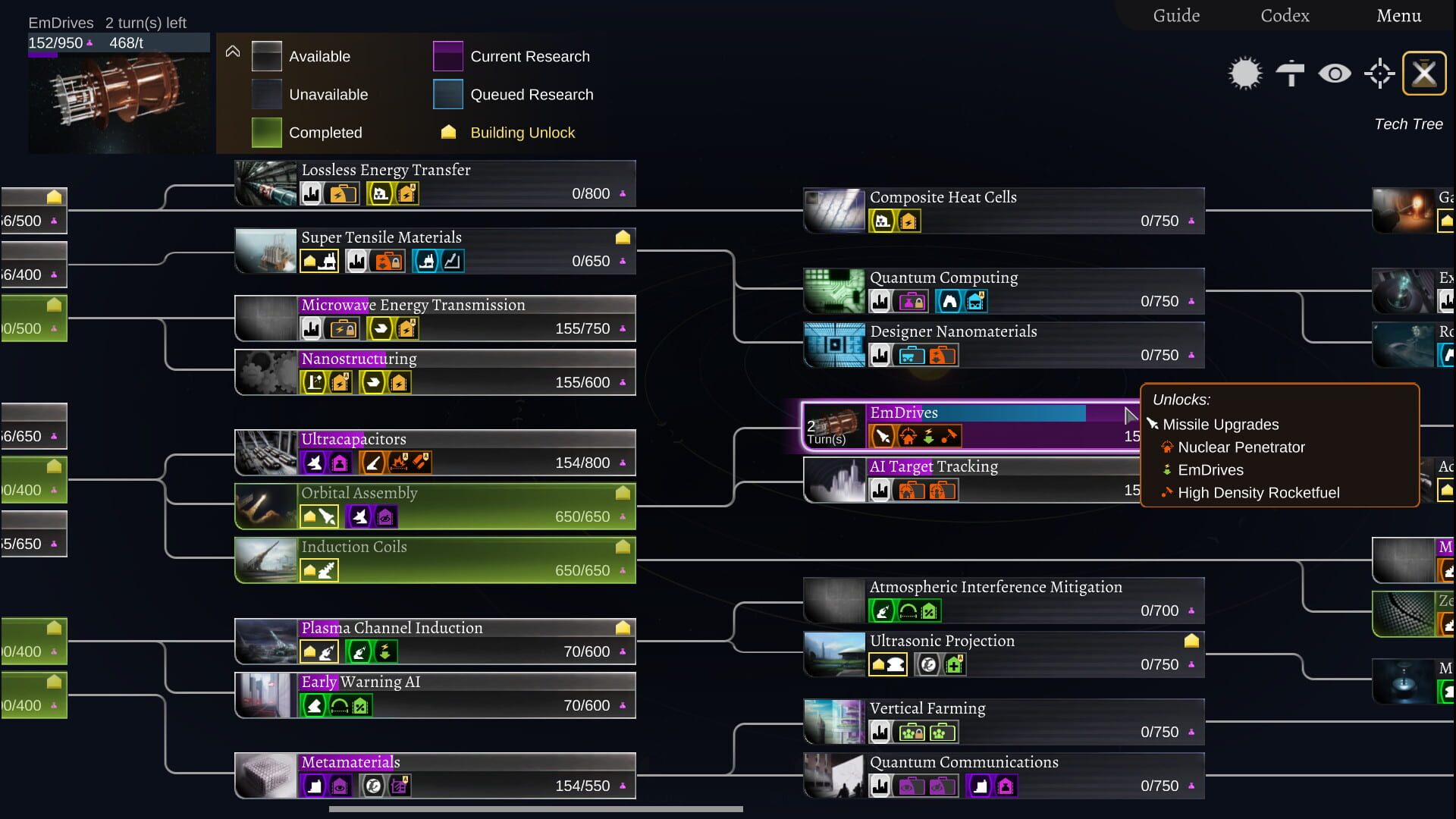Click the sun/solar display icon in toolbar
This screenshot has width=1456, height=819.
click(1244, 73)
